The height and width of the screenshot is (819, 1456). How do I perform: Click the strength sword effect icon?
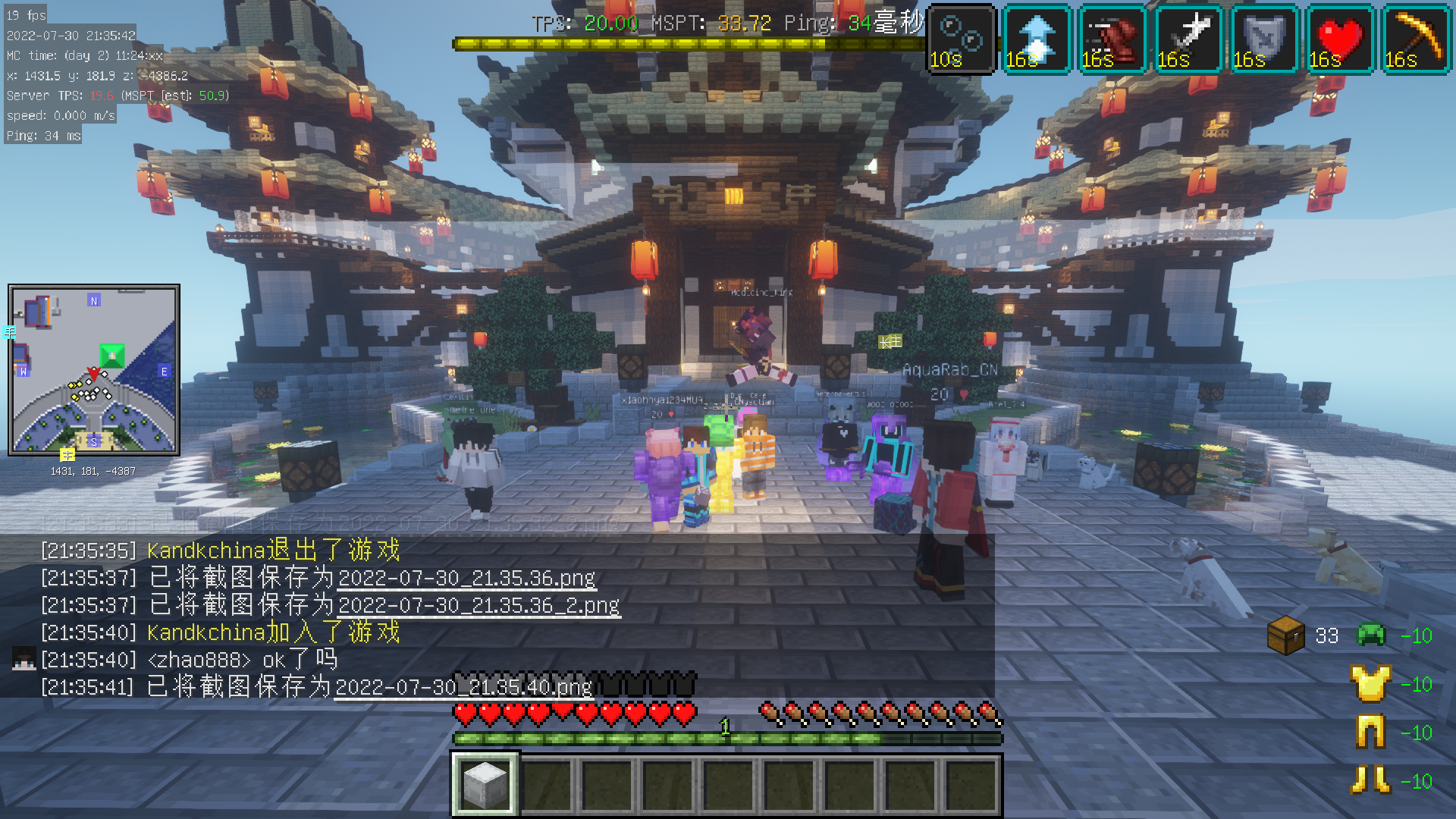pyautogui.click(x=1188, y=39)
